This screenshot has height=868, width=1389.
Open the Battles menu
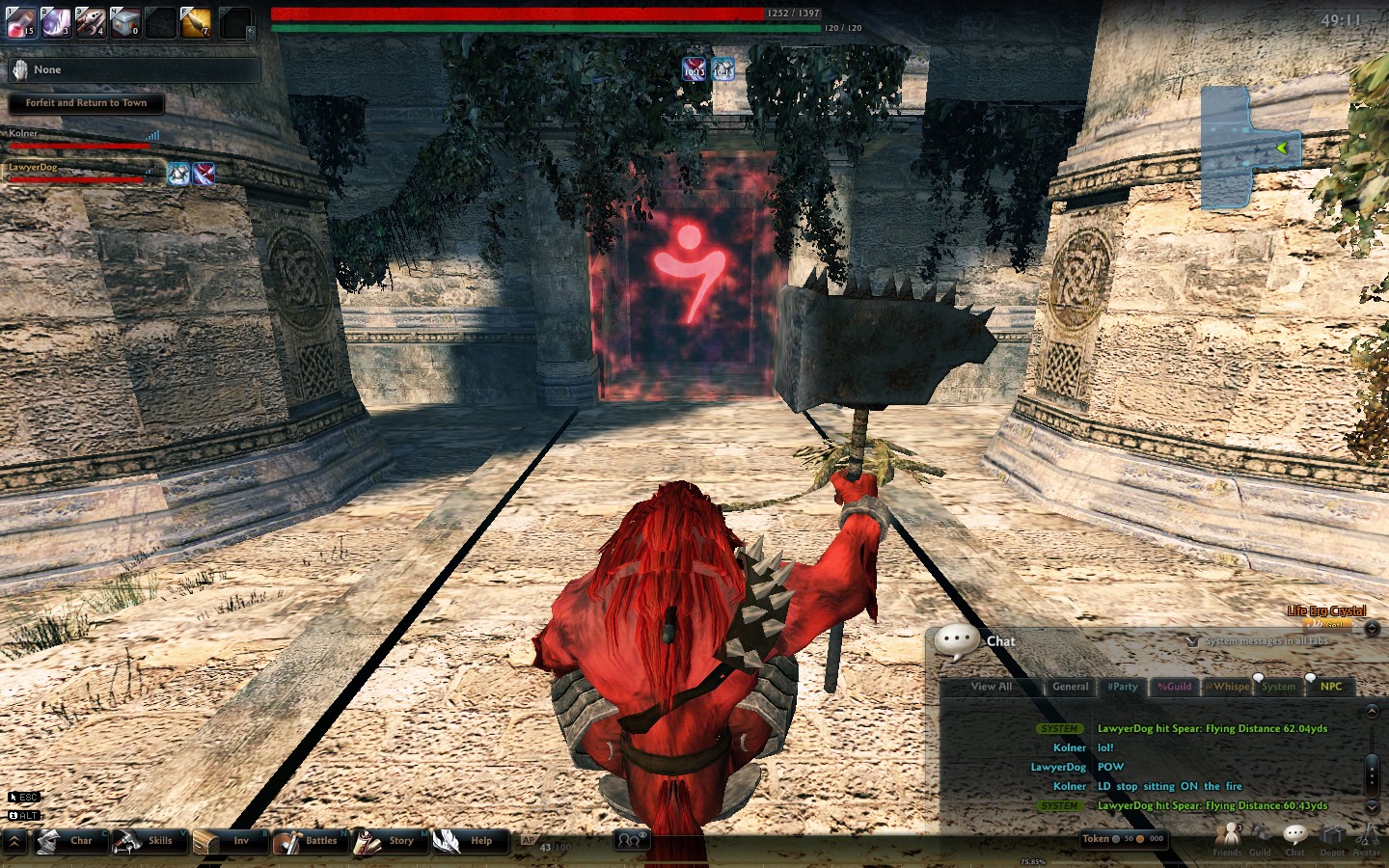tap(307, 841)
